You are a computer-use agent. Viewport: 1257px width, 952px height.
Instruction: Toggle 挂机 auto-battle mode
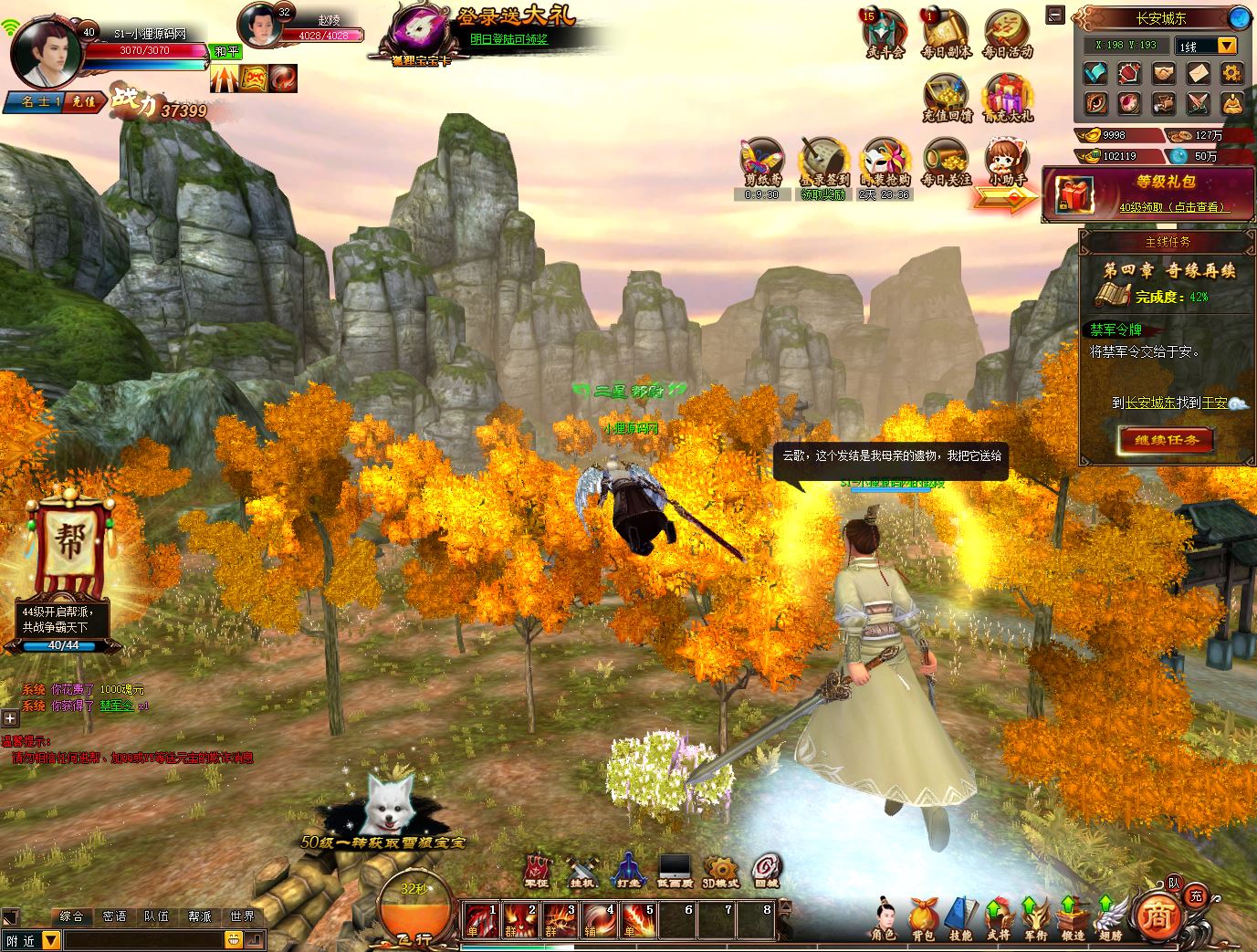[x=581, y=871]
